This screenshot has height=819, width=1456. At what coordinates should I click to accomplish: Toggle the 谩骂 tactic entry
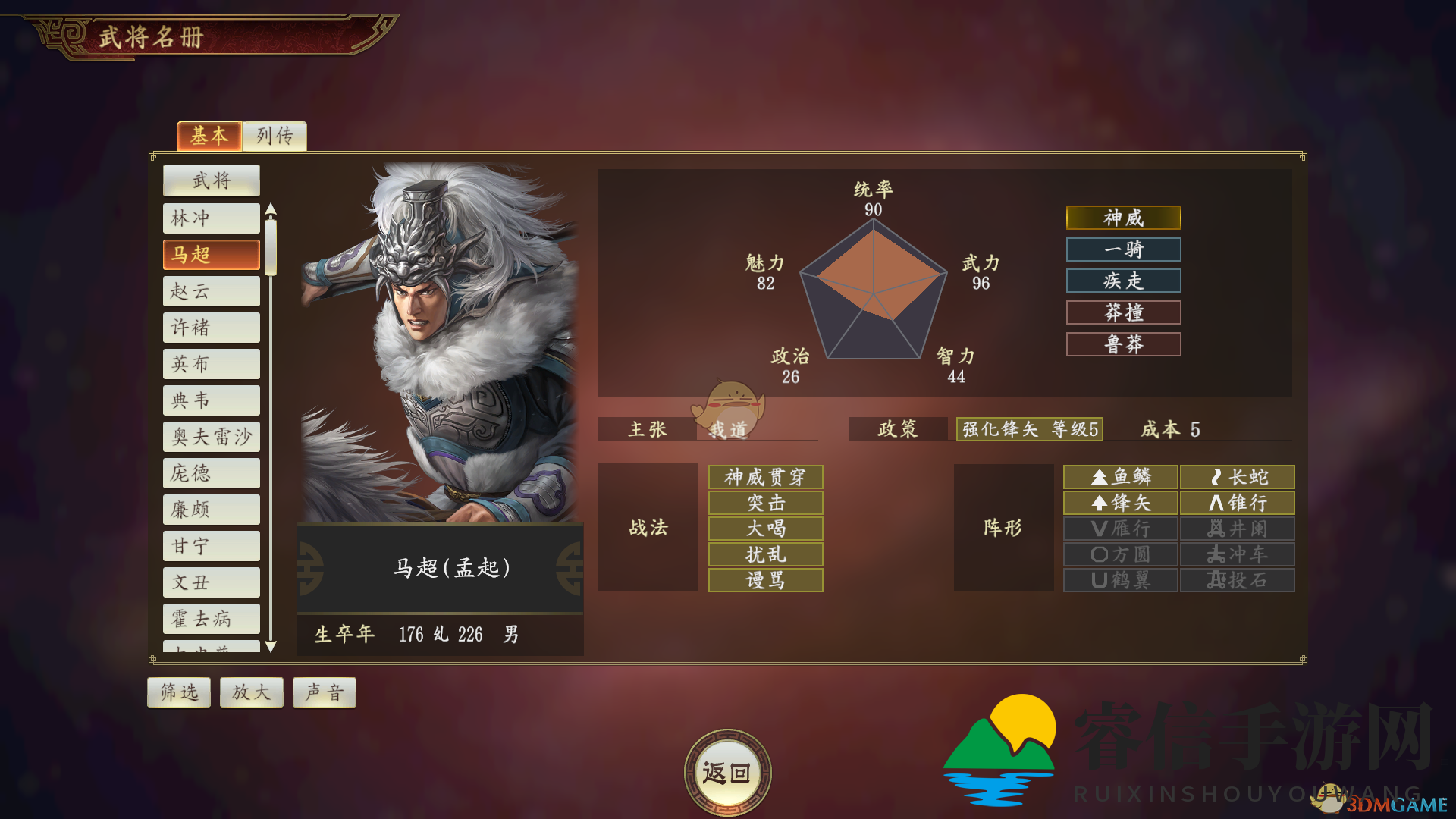tap(765, 580)
